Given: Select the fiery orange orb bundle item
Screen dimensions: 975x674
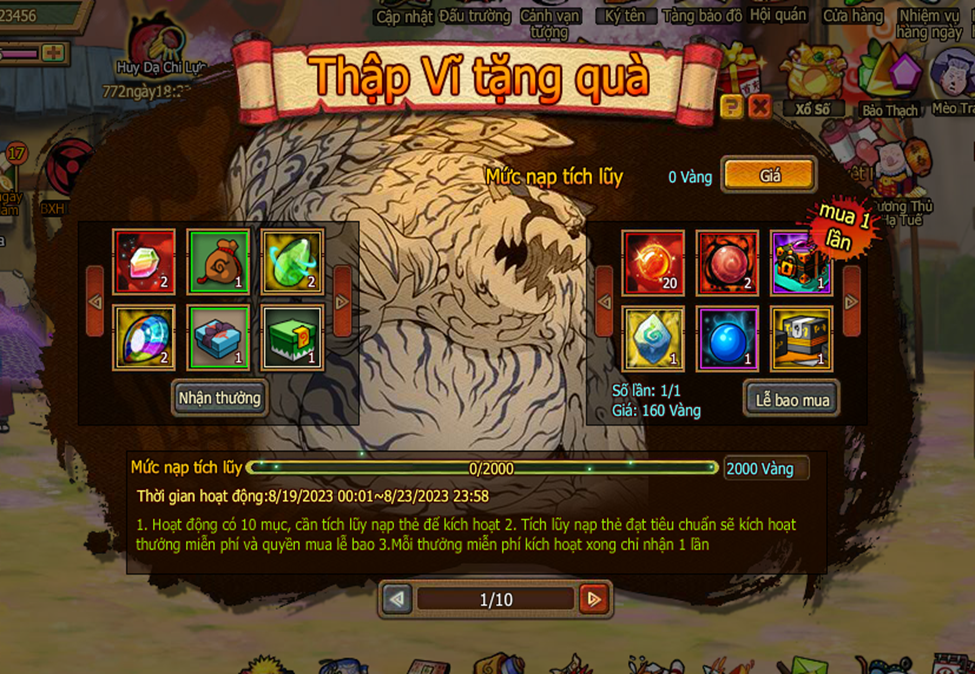Looking at the screenshot, I should tap(653, 262).
